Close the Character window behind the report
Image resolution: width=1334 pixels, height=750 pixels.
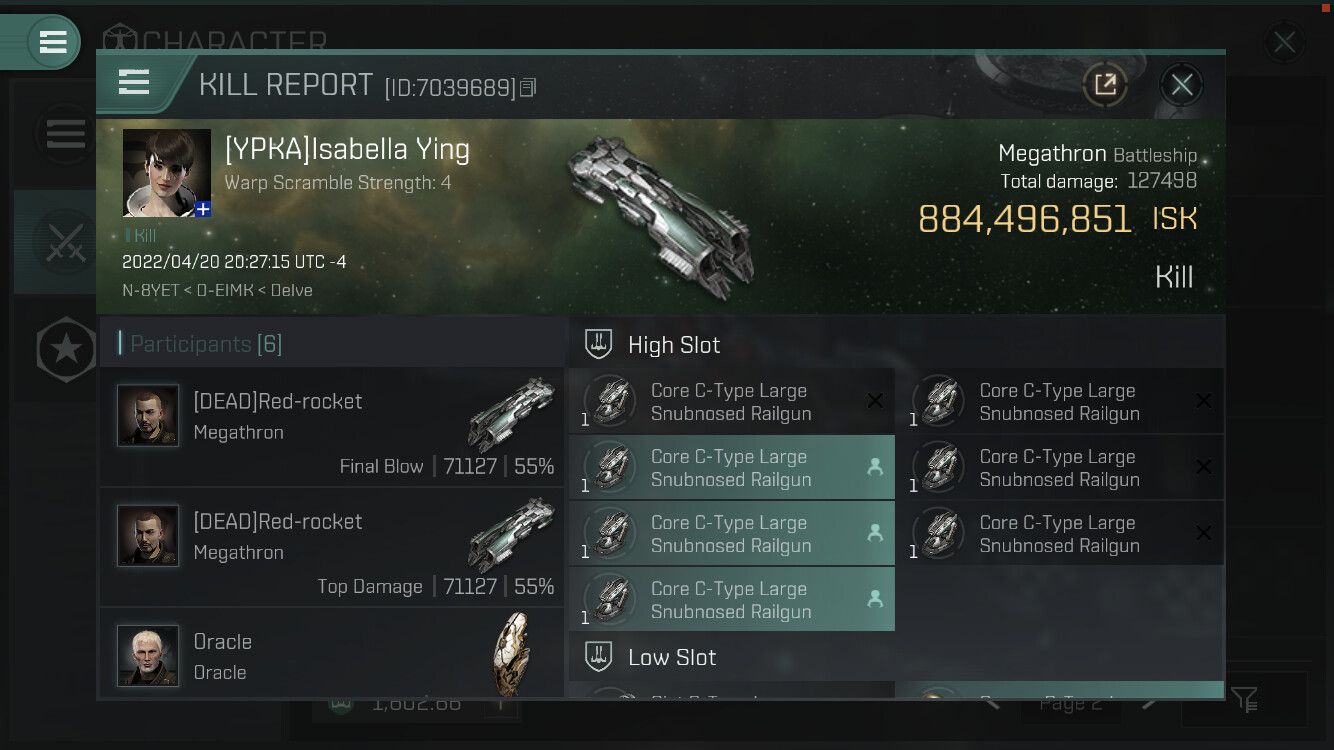coord(1284,43)
